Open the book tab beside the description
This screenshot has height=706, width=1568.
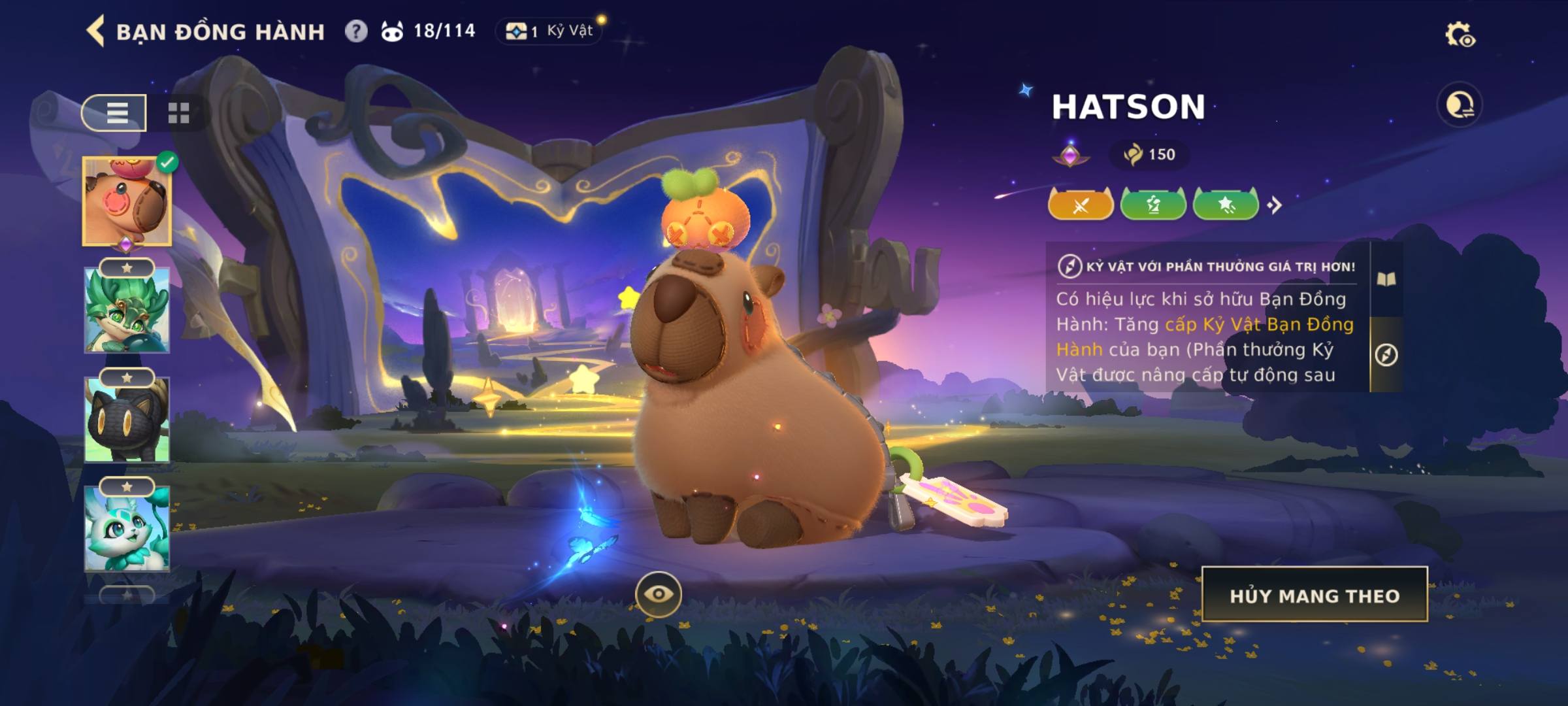point(1386,280)
